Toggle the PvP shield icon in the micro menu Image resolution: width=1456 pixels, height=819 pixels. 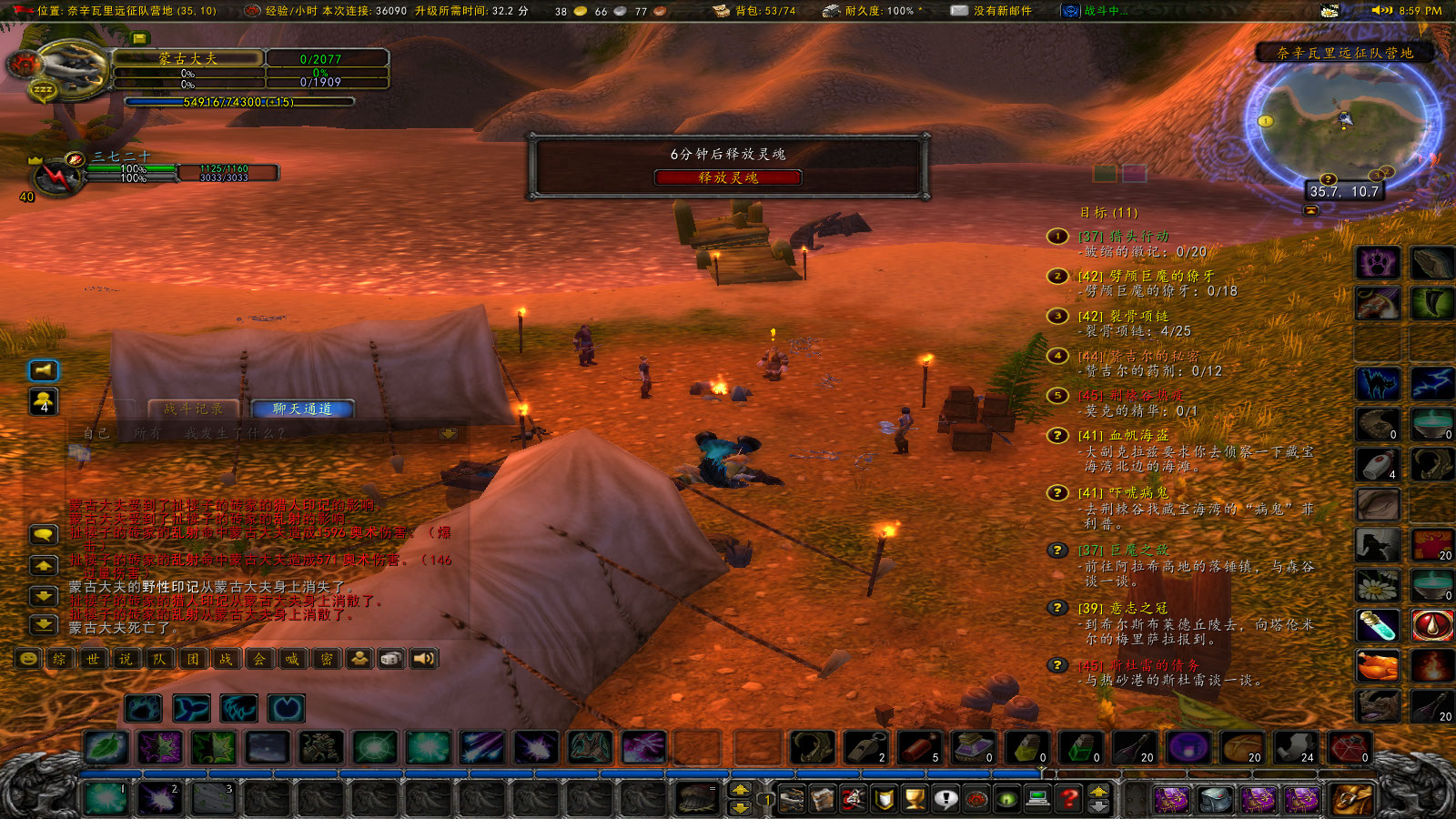(884, 798)
